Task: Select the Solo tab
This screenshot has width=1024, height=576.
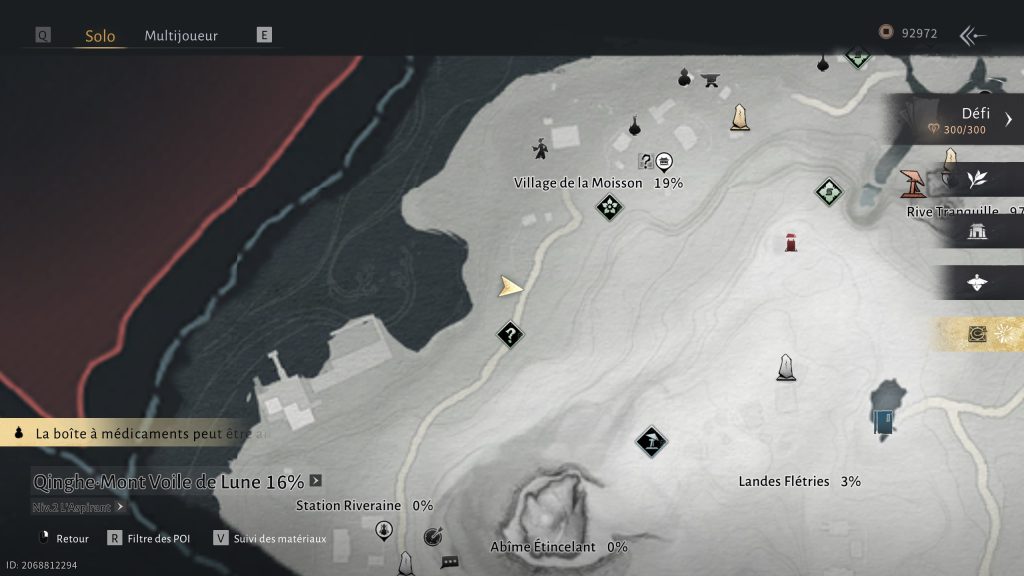Action: tap(100, 36)
